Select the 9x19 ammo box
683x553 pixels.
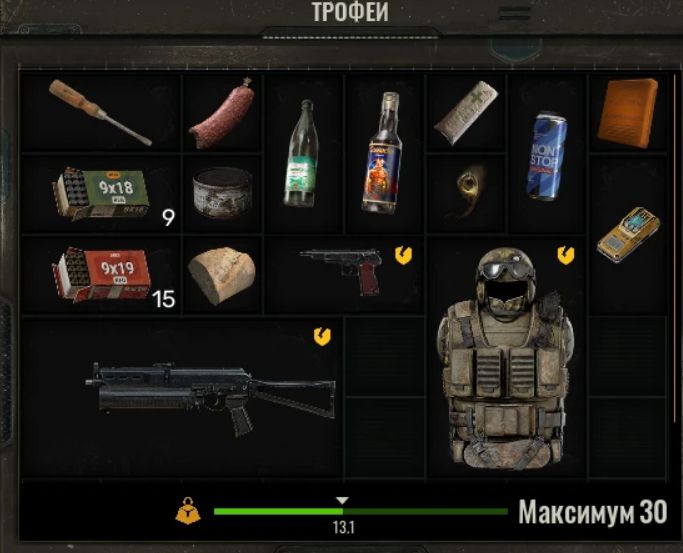pos(100,273)
